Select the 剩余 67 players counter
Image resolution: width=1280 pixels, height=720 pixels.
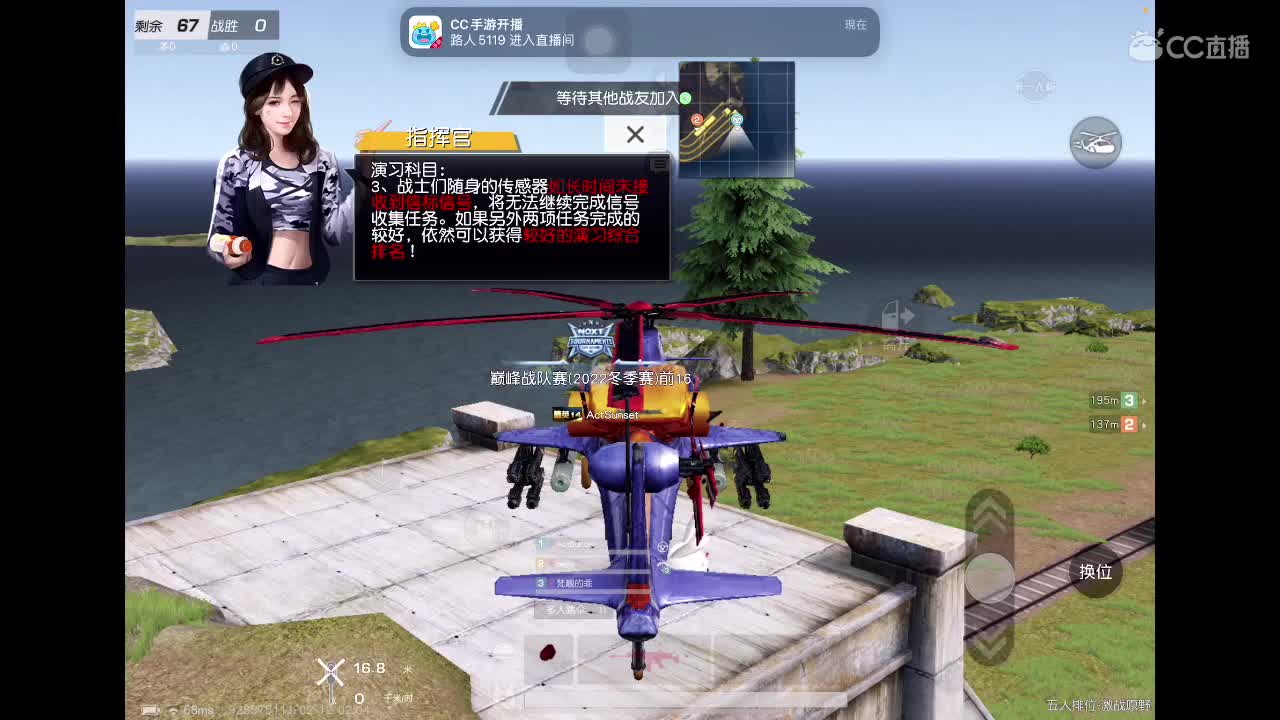pos(165,26)
